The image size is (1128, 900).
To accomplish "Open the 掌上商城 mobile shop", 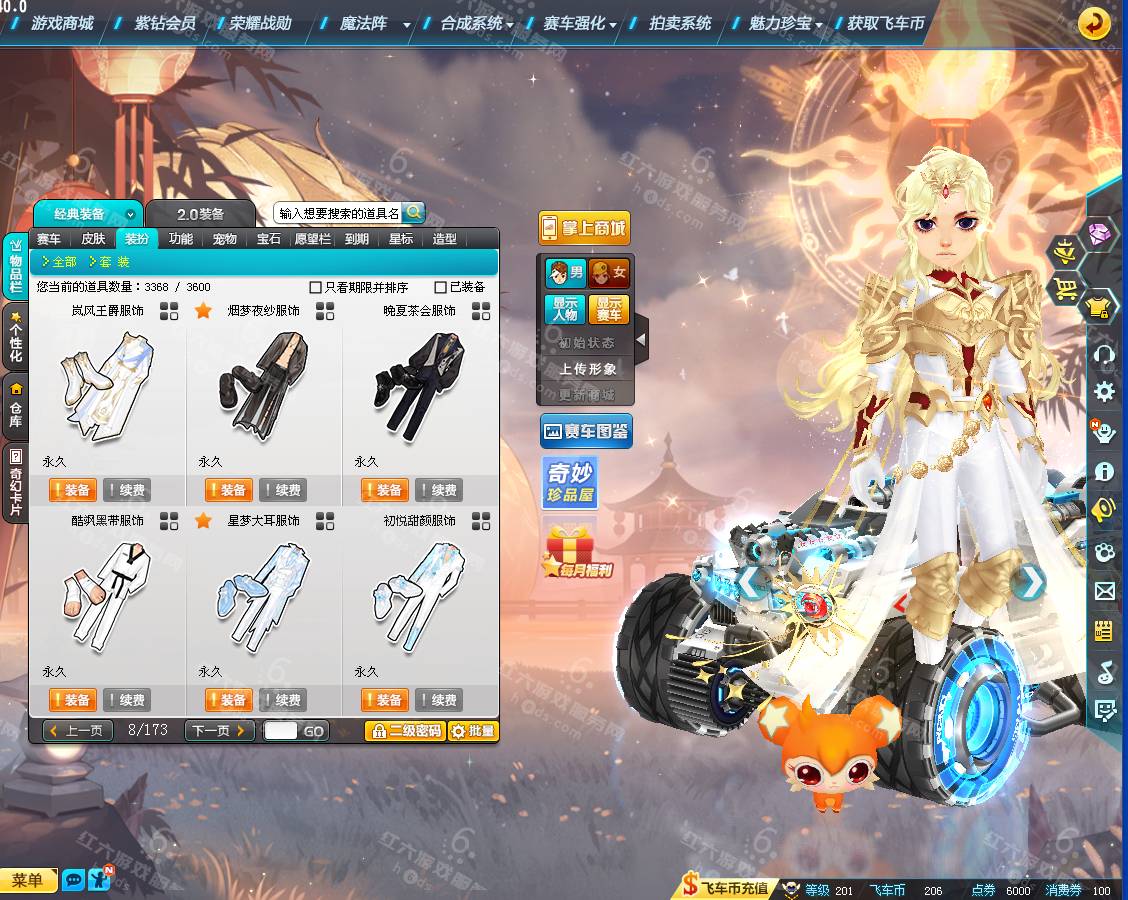I will 584,228.
